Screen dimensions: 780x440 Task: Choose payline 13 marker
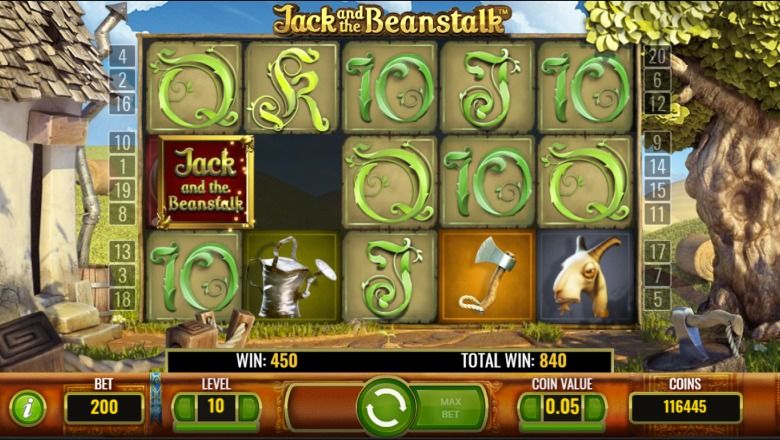(x=122, y=252)
